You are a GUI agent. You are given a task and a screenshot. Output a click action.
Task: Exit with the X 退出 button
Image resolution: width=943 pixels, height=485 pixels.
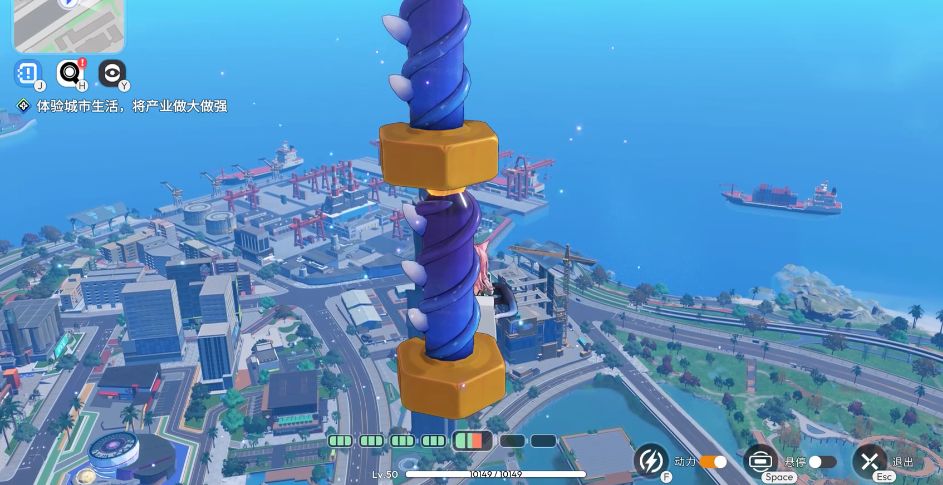click(870, 461)
